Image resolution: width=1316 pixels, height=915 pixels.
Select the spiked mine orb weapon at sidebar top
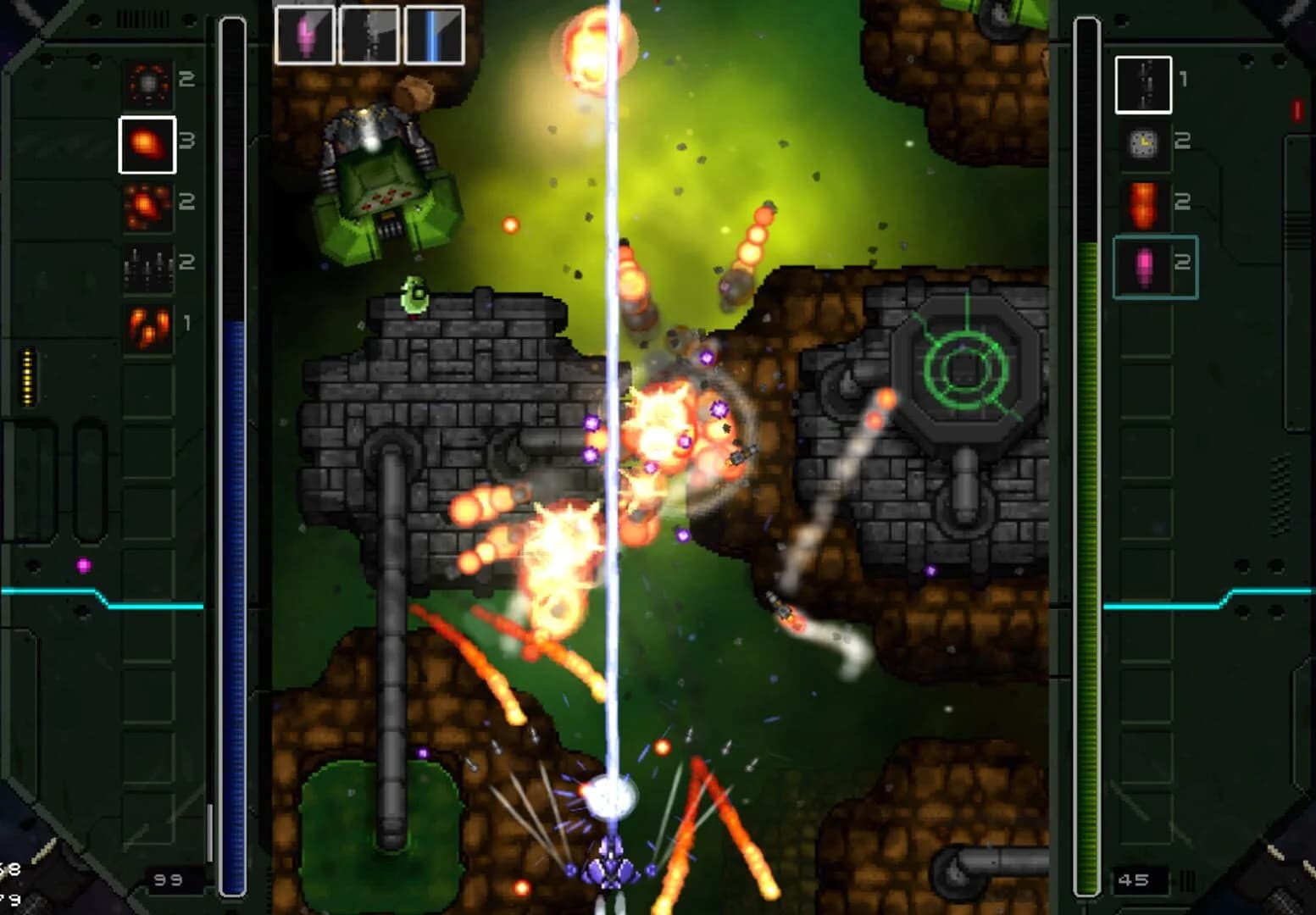coord(148,83)
